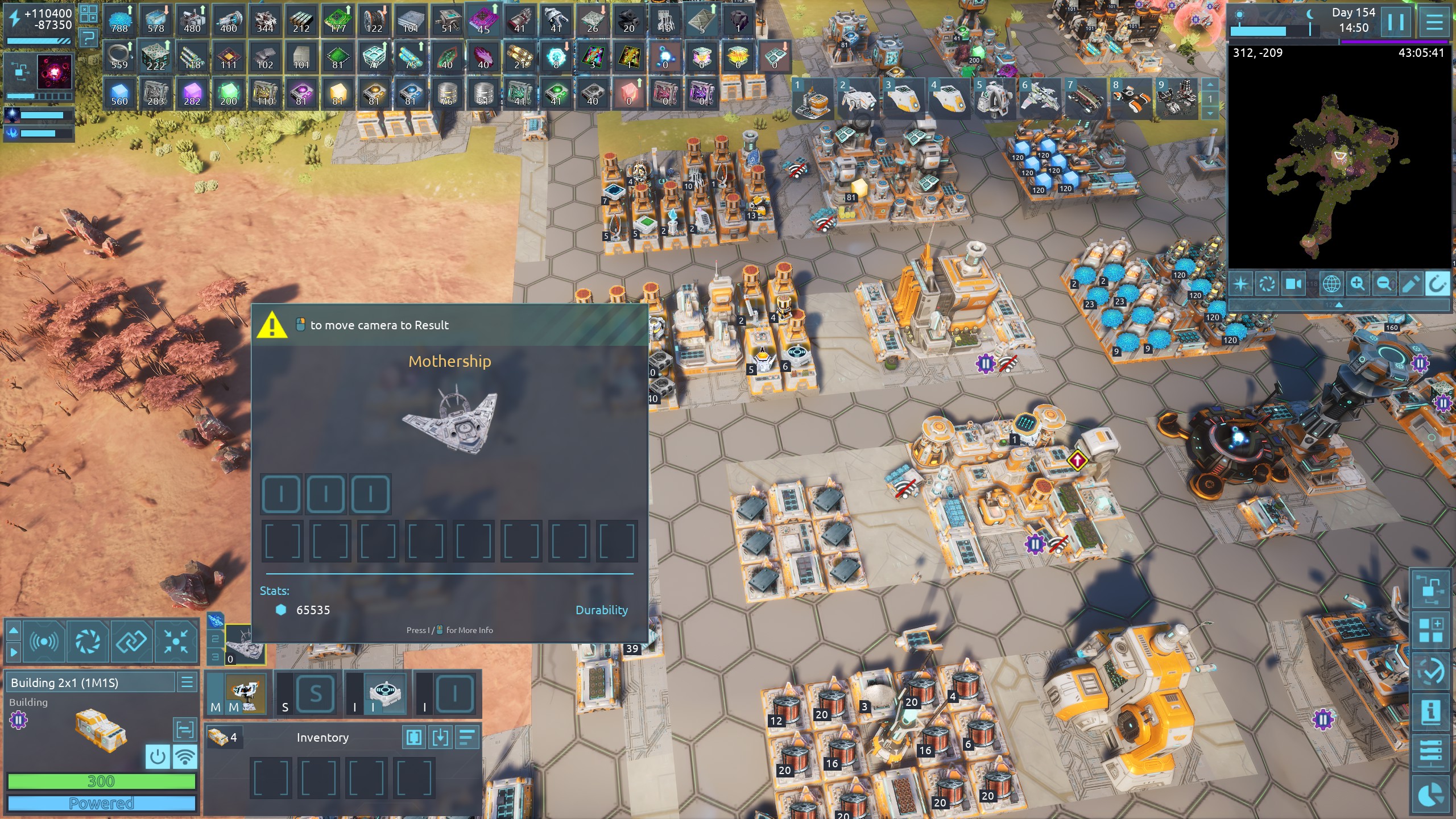Sort the Inventory with the sort button
Viewport: 1456px width, 819px height.
click(467, 738)
